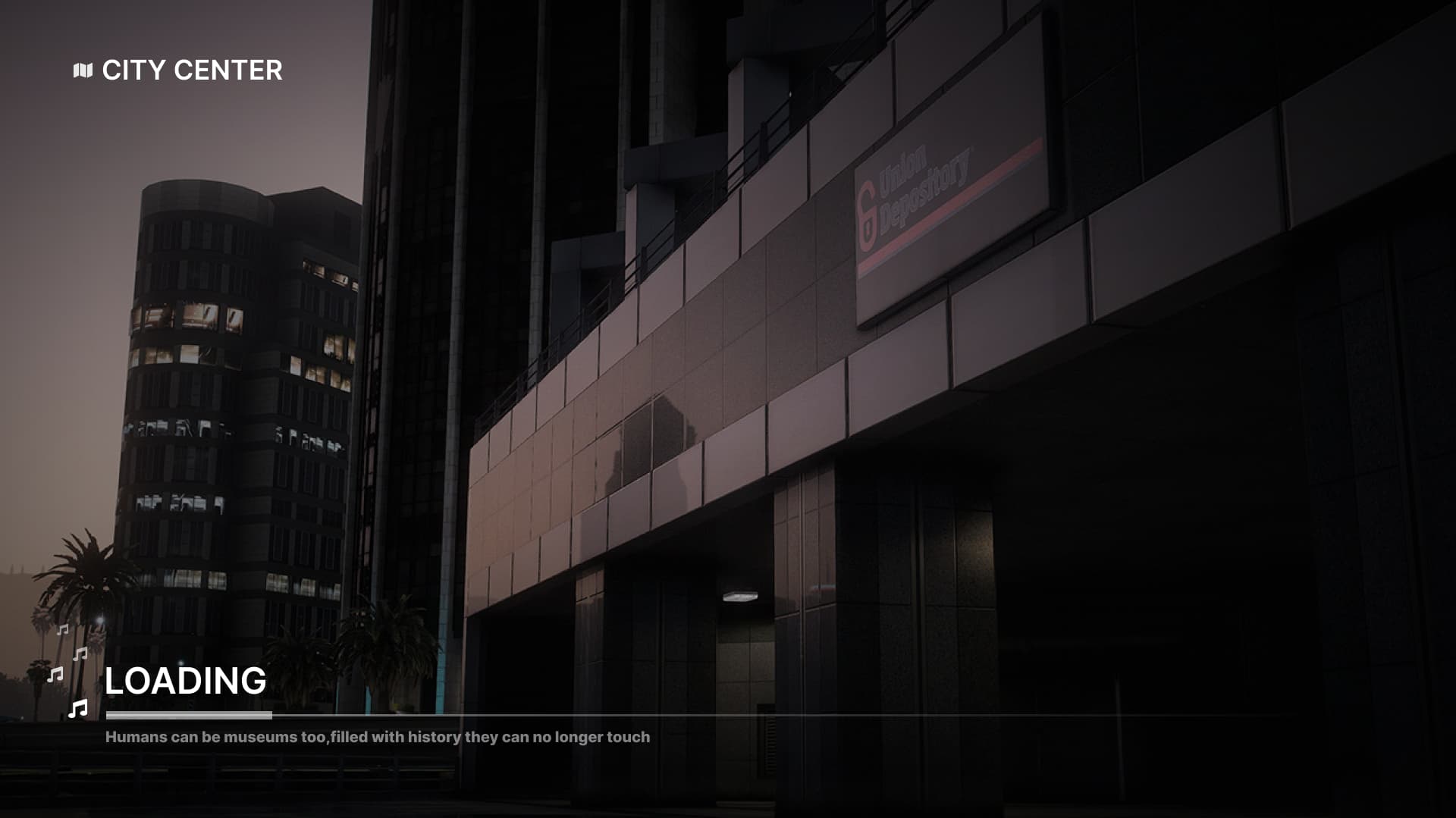Image resolution: width=1456 pixels, height=818 pixels.
Task: Expand the tip message below the progress bar
Action: [377, 735]
